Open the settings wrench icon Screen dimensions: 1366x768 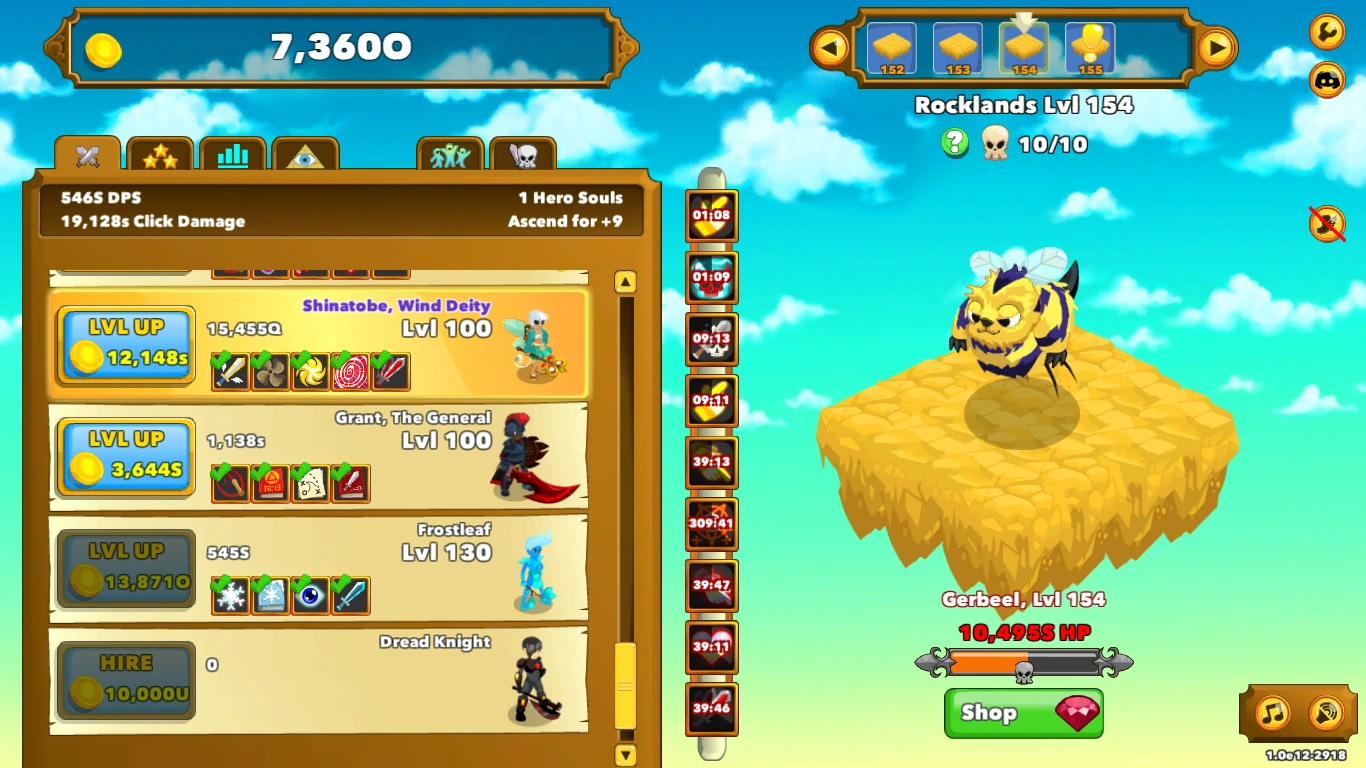[1327, 33]
